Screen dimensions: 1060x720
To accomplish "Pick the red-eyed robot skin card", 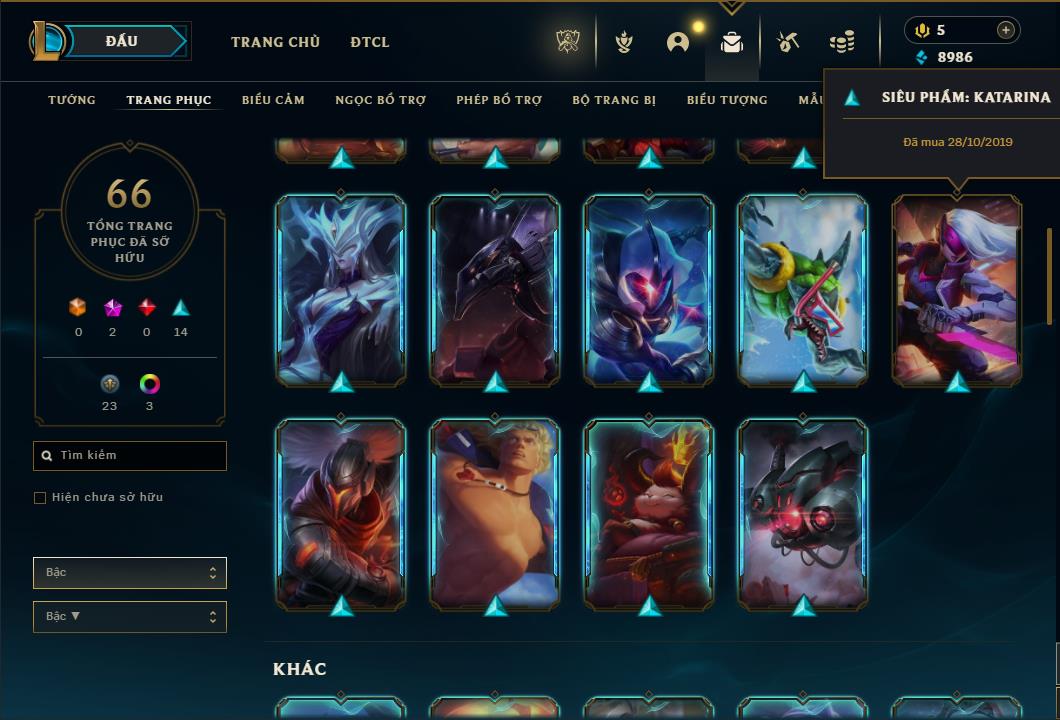I will [803, 514].
